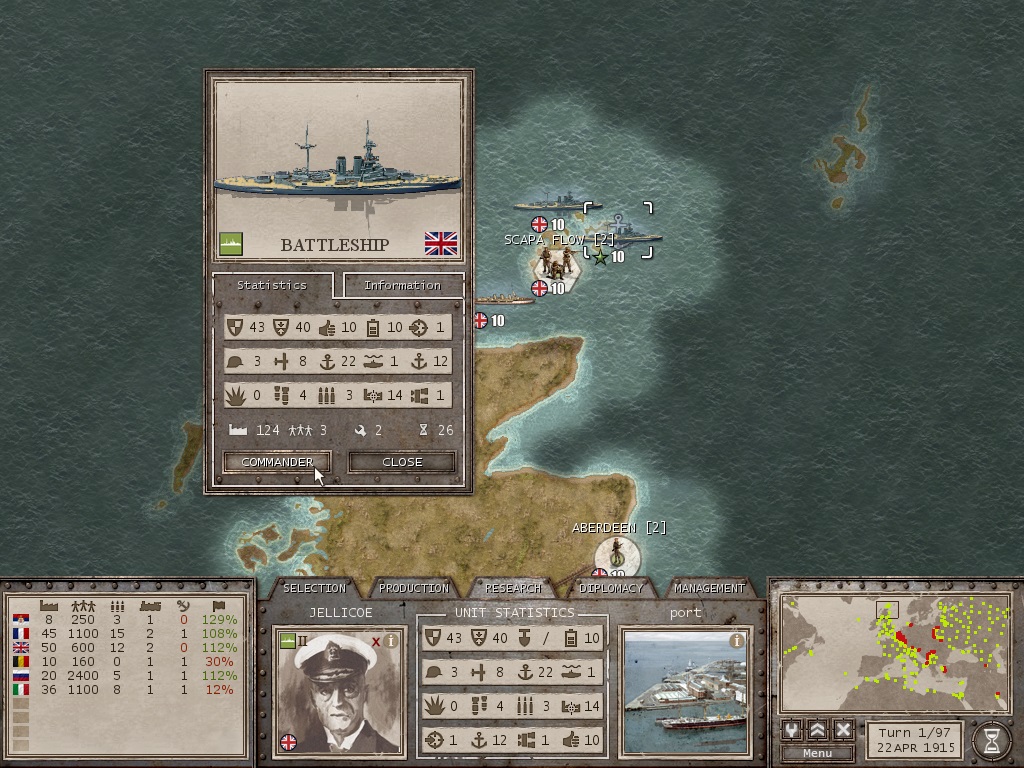Show info for commander Jellicoe
1024x768 pixels.
pyautogui.click(x=392, y=641)
